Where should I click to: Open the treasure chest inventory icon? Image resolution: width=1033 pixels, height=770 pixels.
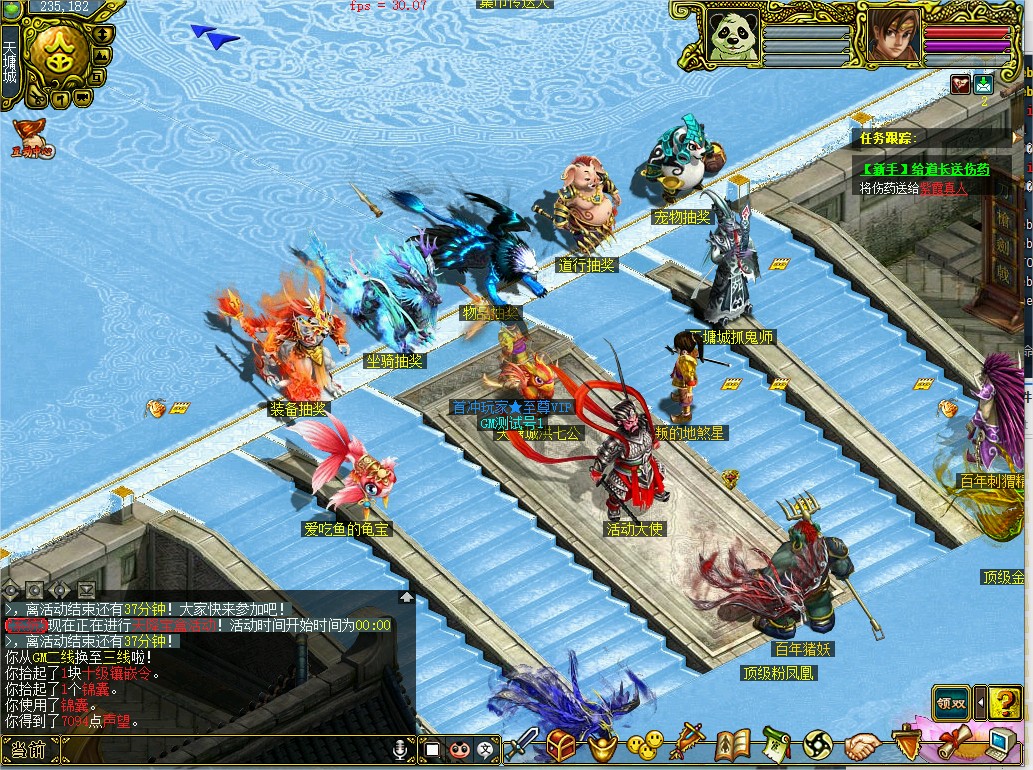pos(560,745)
